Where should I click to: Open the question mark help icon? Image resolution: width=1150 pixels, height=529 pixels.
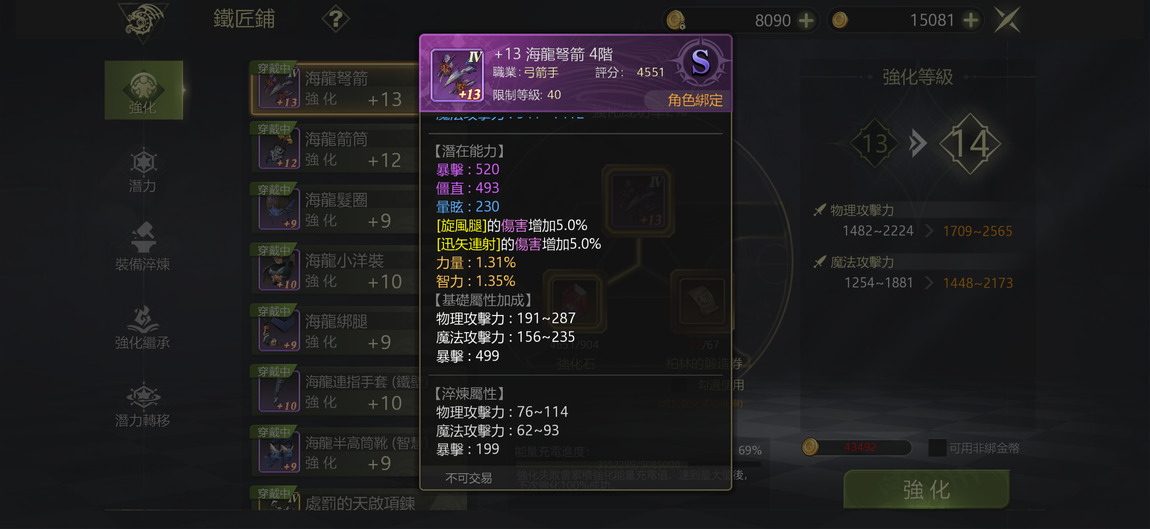336,19
